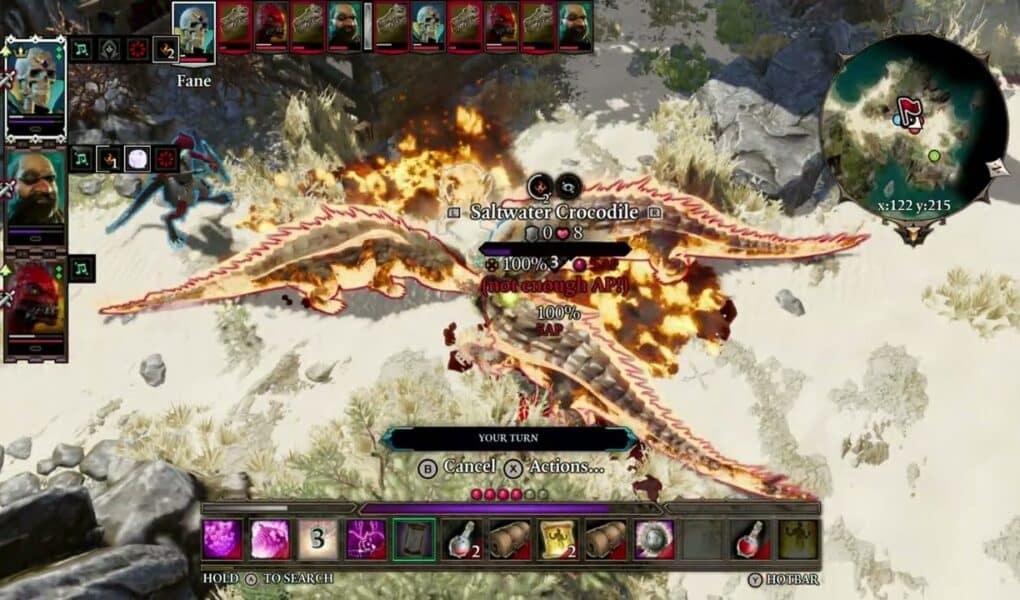Use the red potion near the hotbar's end
Image resolution: width=1020 pixels, height=600 pixels.
[x=750, y=539]
